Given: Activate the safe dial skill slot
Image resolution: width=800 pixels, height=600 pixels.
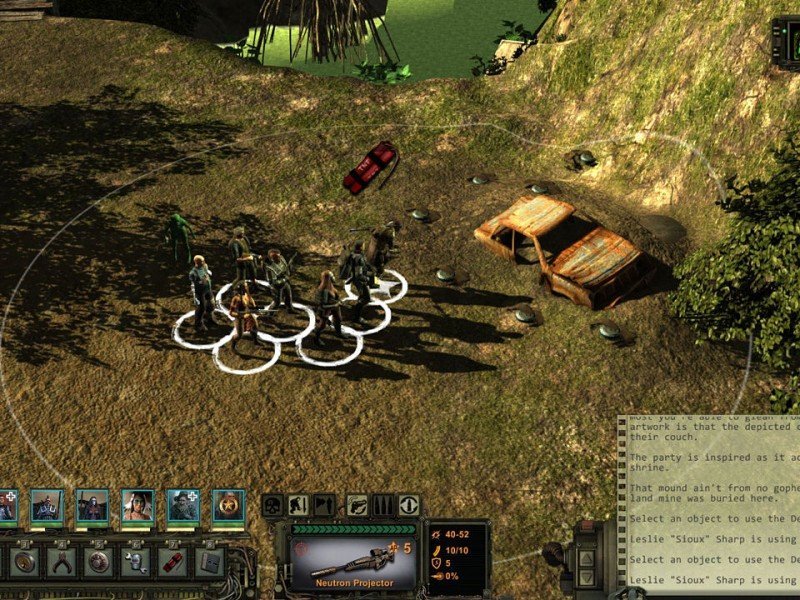Looking at the screenshot, I should [98, 561].
